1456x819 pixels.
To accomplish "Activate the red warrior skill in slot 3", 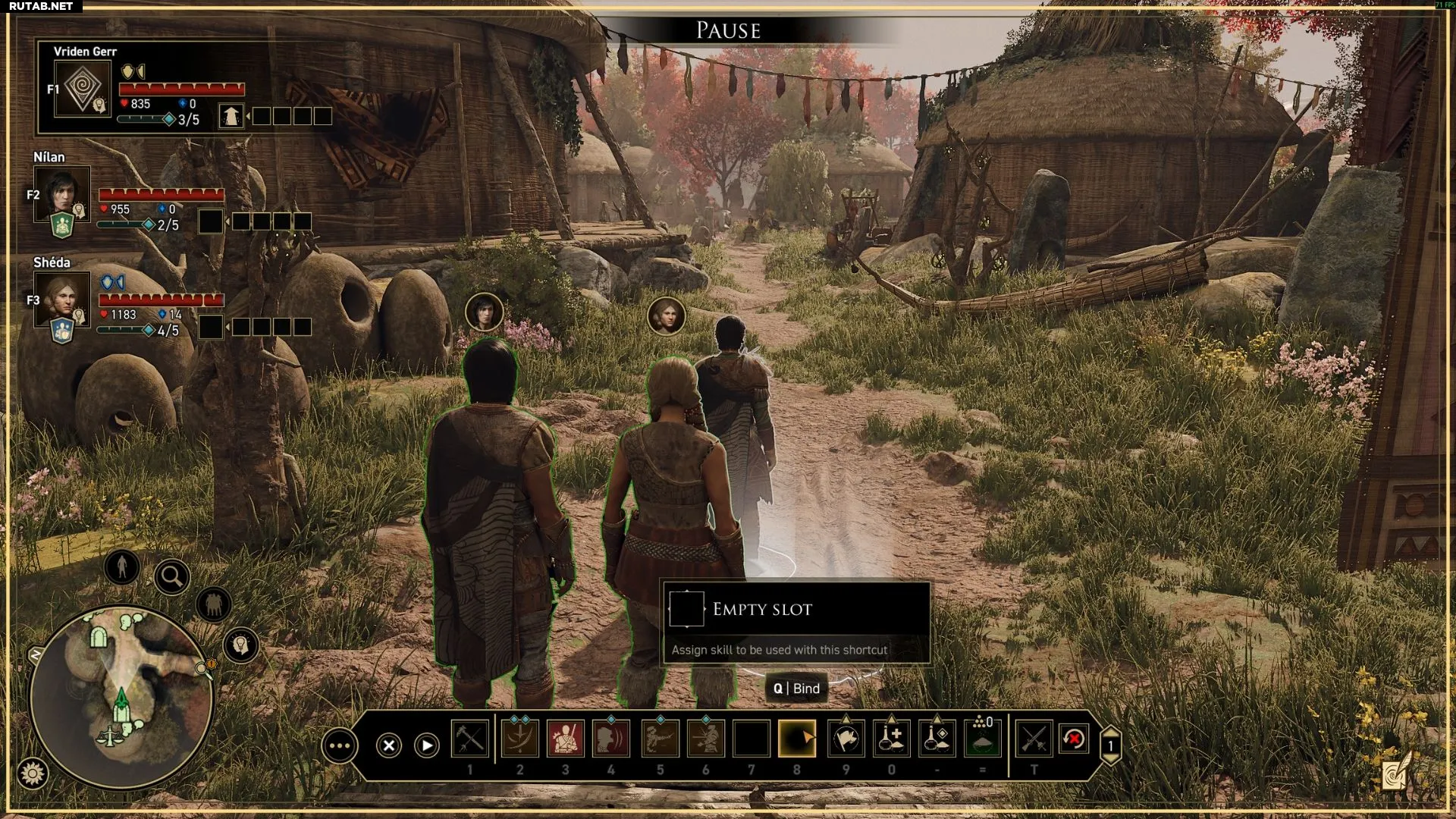I will 566,739.
